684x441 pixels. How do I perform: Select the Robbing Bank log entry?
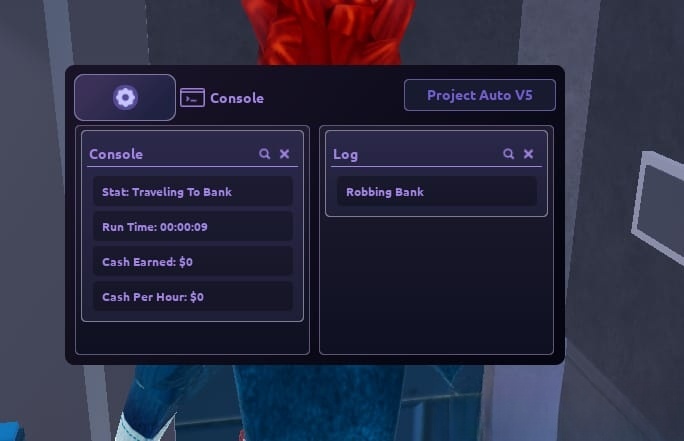coord(436,192)
